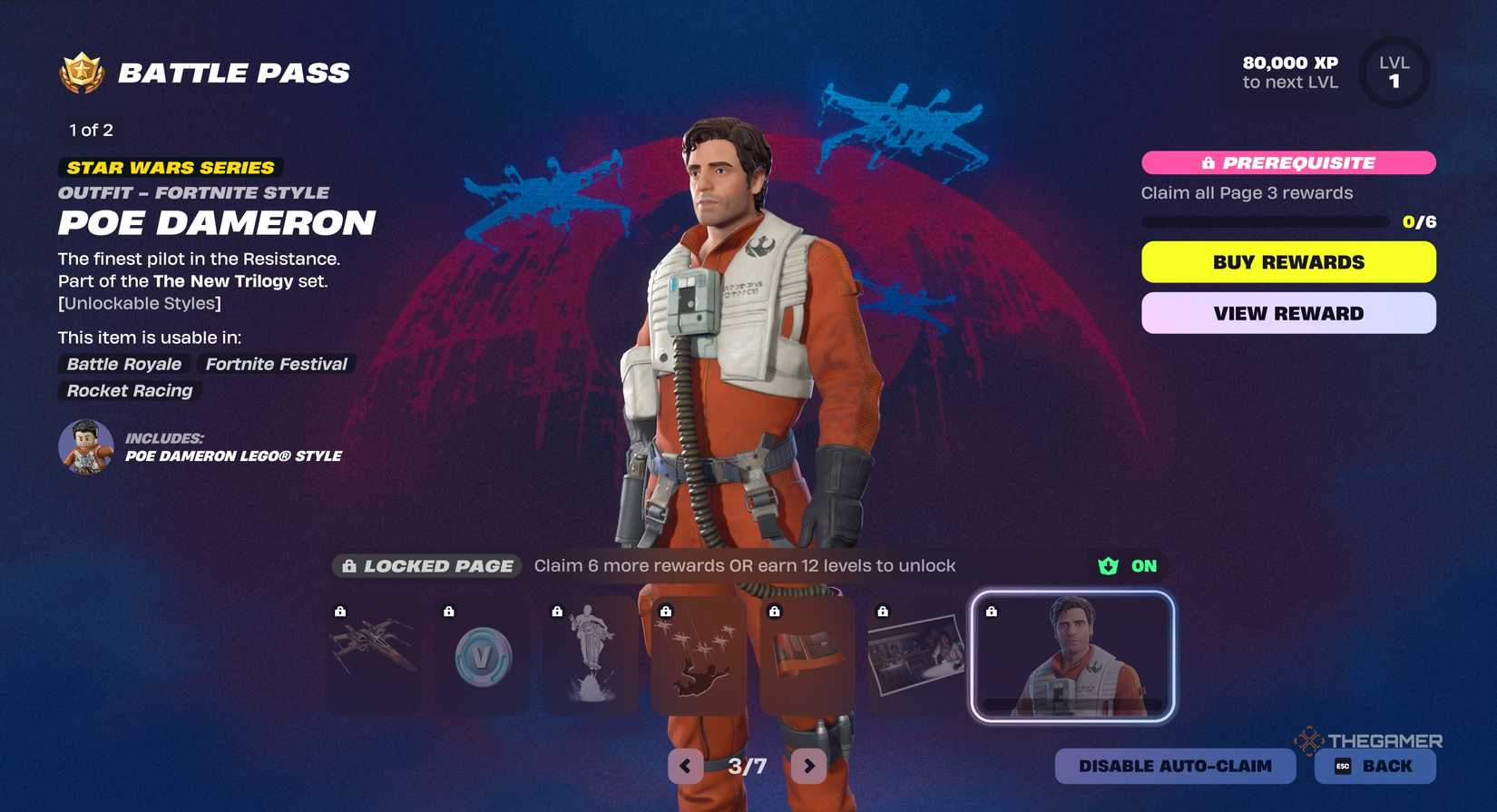The height and width of the screenshot is (812, 1497).
Task: Go to previous page with left arrow
Action: click(683, 766)
